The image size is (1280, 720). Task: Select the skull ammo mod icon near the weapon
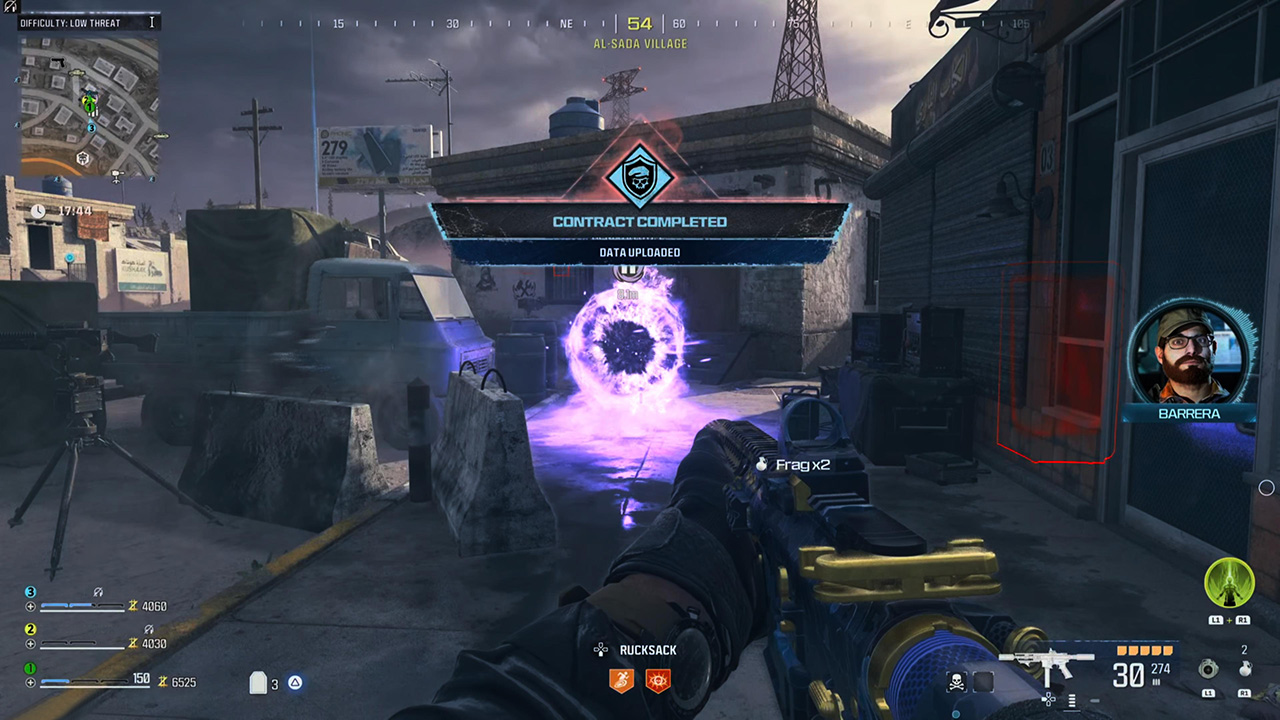tap(956, 680)
